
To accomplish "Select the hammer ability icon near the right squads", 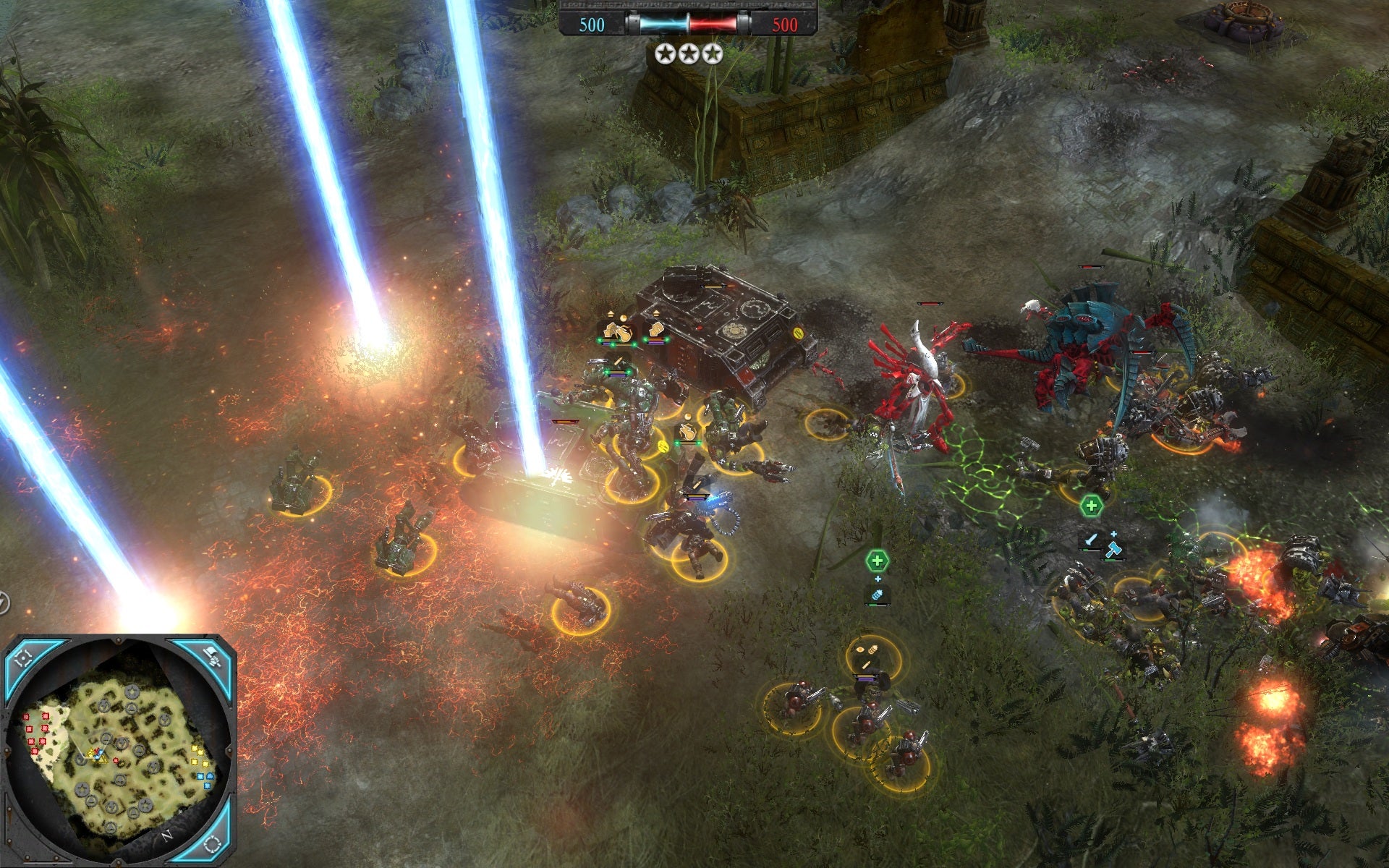I will [1115, 550].
